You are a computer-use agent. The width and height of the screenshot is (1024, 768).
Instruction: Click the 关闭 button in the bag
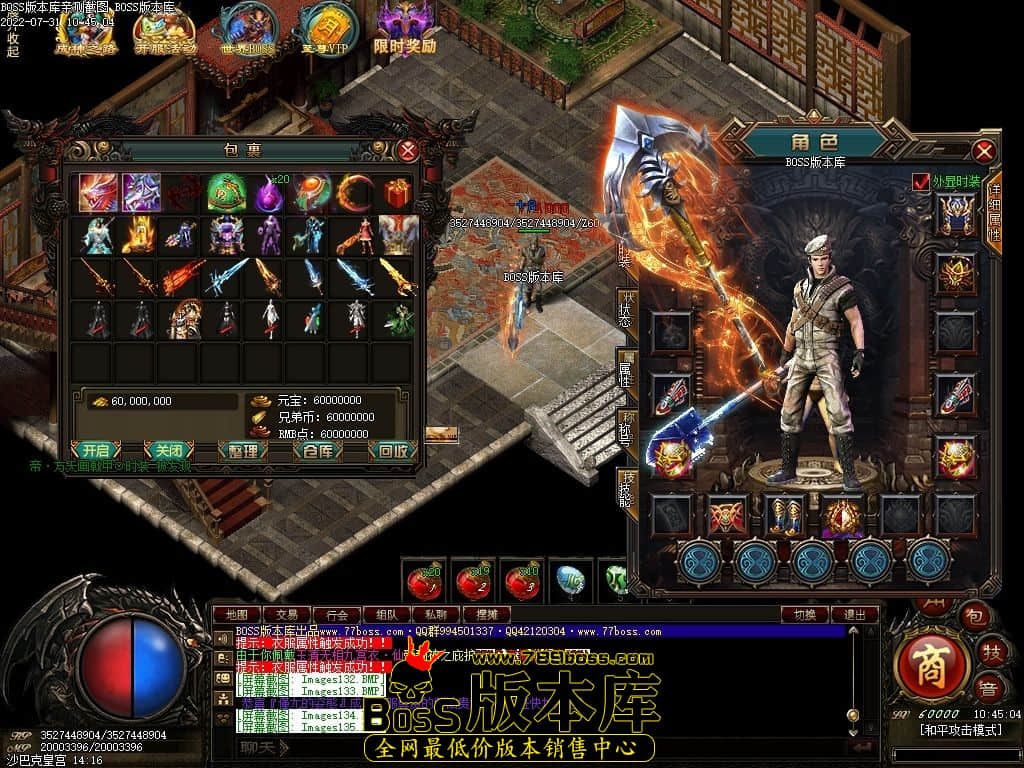click(x=168, y=450)
